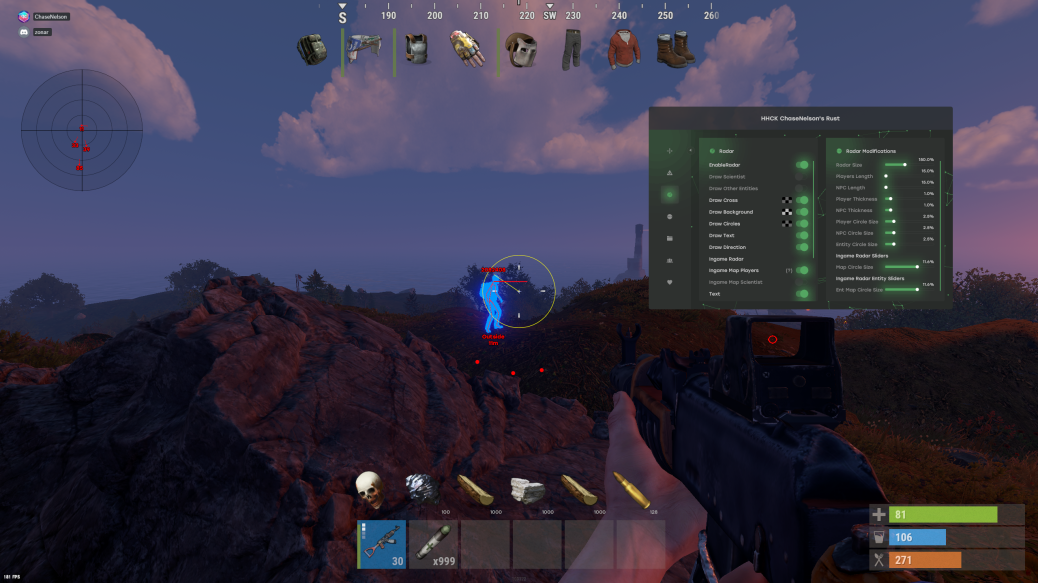The width and height of the screenshot is (1038, 583).
Task: Toggle the EnableRadar switch
Action: pos(802,164)
